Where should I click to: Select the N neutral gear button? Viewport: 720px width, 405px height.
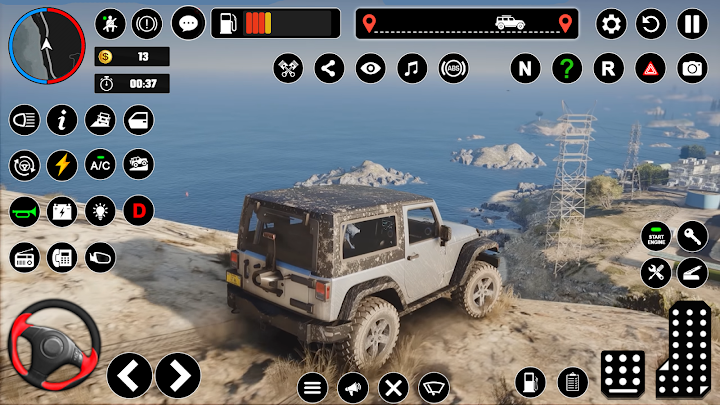[526, 68]
